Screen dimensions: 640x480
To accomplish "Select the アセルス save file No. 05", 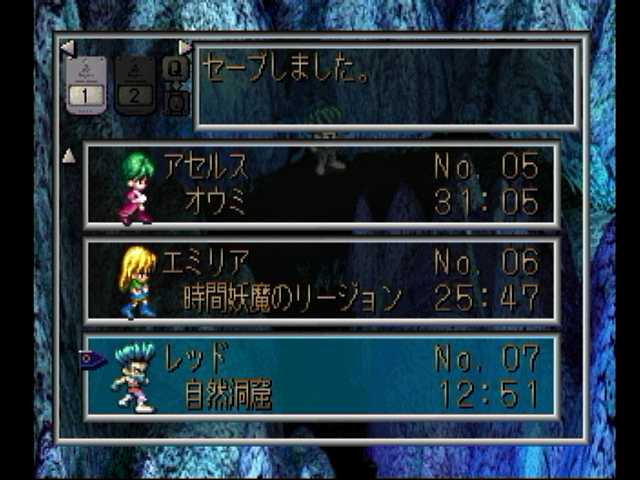I will click(320, 184).
